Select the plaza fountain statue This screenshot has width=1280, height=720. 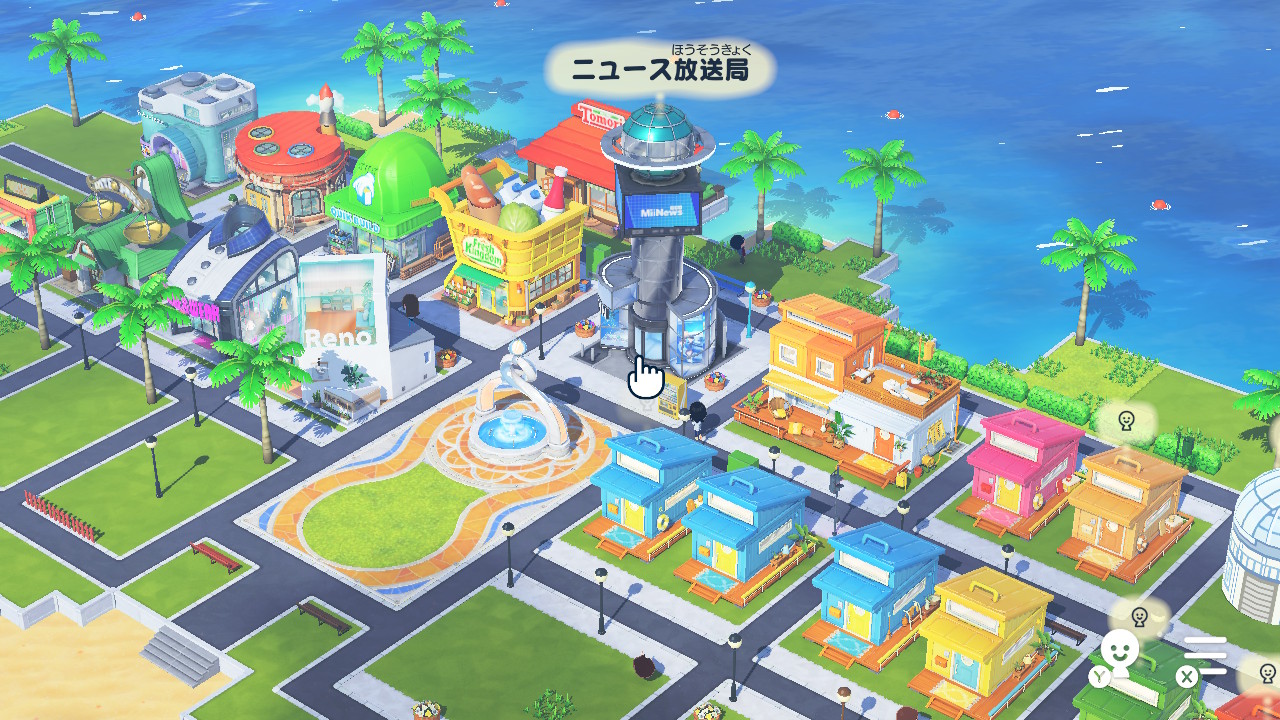click(516, 400)
